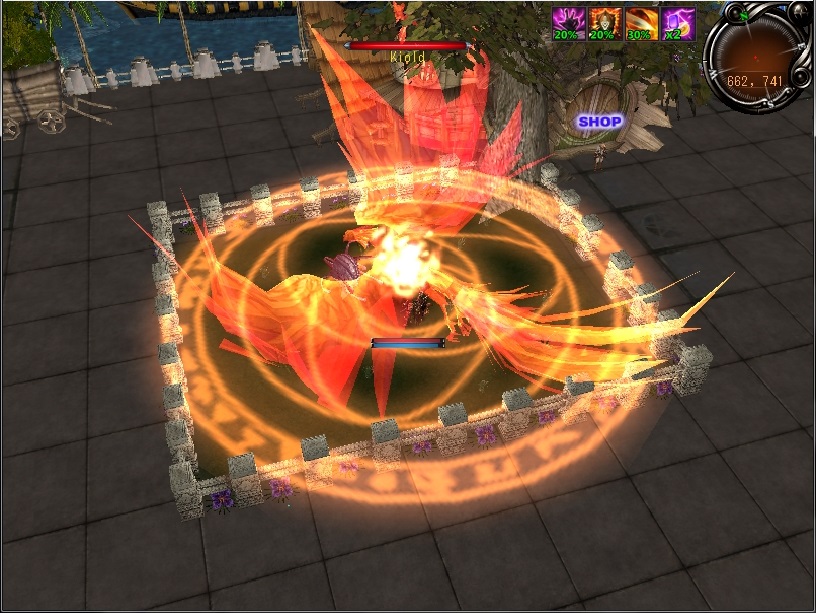Open the SHOP label
Viewport: 816px width, 613px height.
point(599,121)
